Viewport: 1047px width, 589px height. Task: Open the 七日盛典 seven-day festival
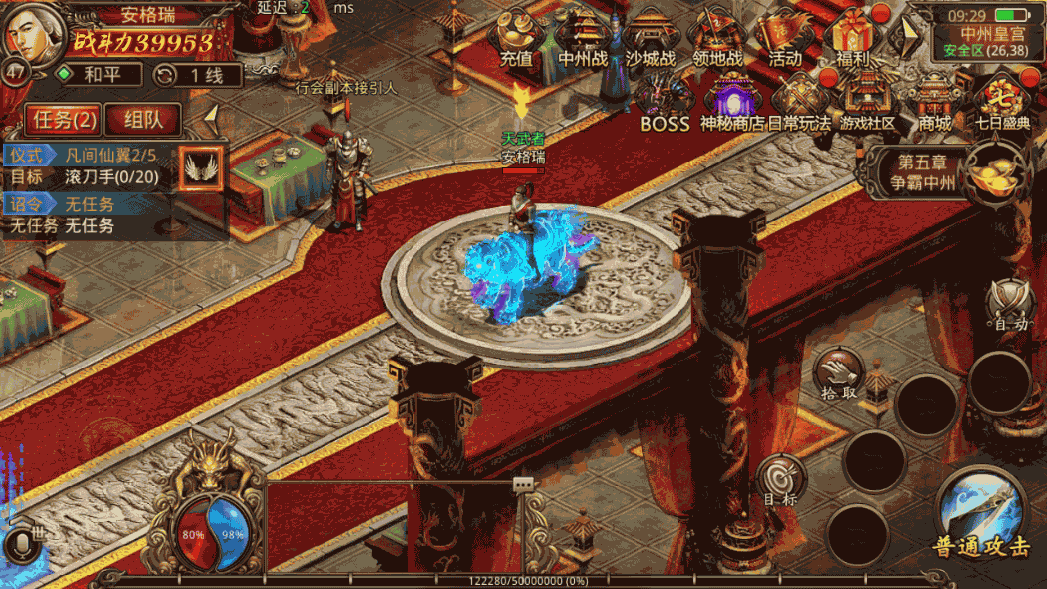1002,104
